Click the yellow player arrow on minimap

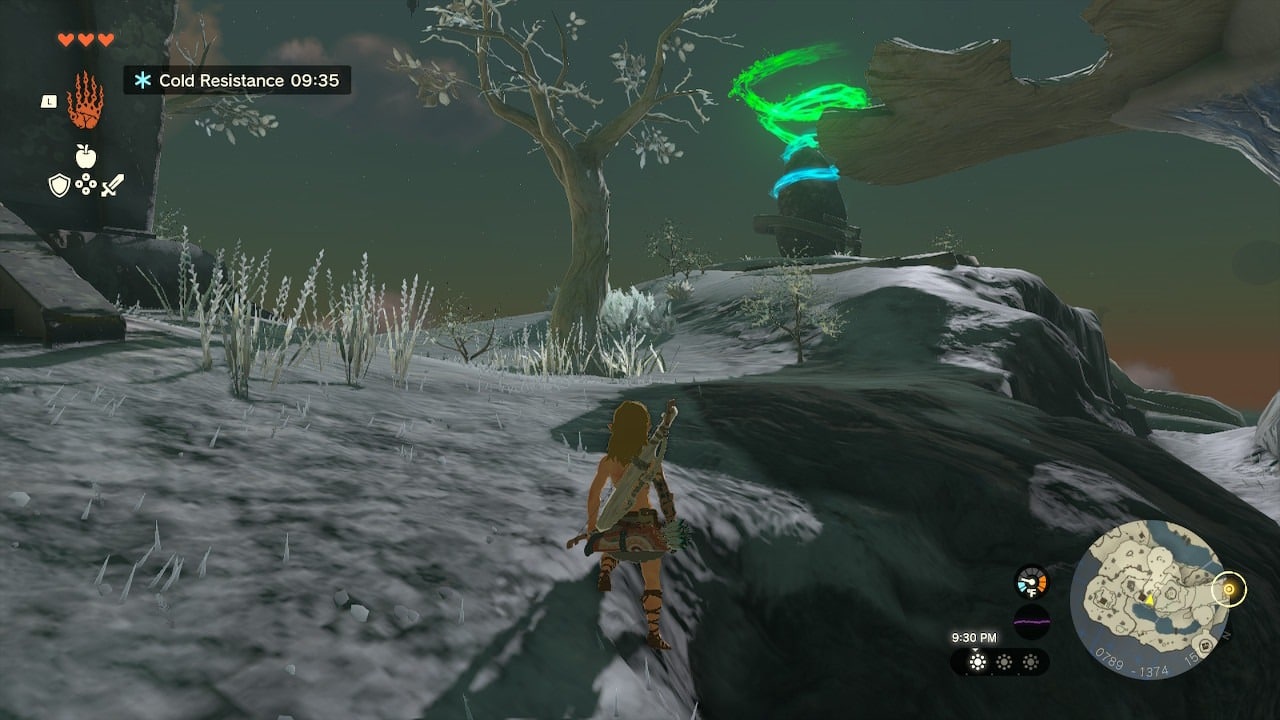point(1150,600)
